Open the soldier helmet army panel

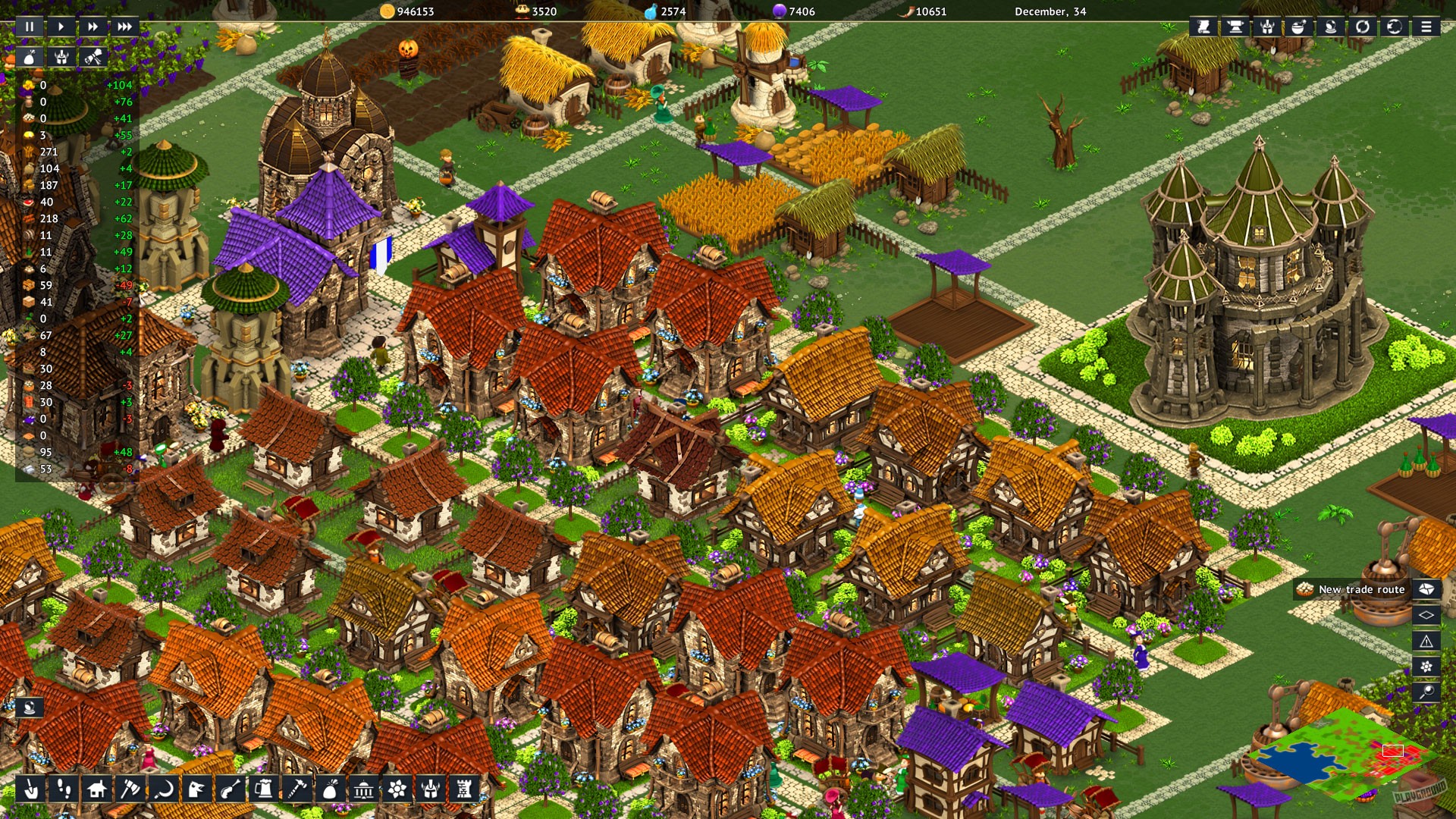click(1268, 27)
